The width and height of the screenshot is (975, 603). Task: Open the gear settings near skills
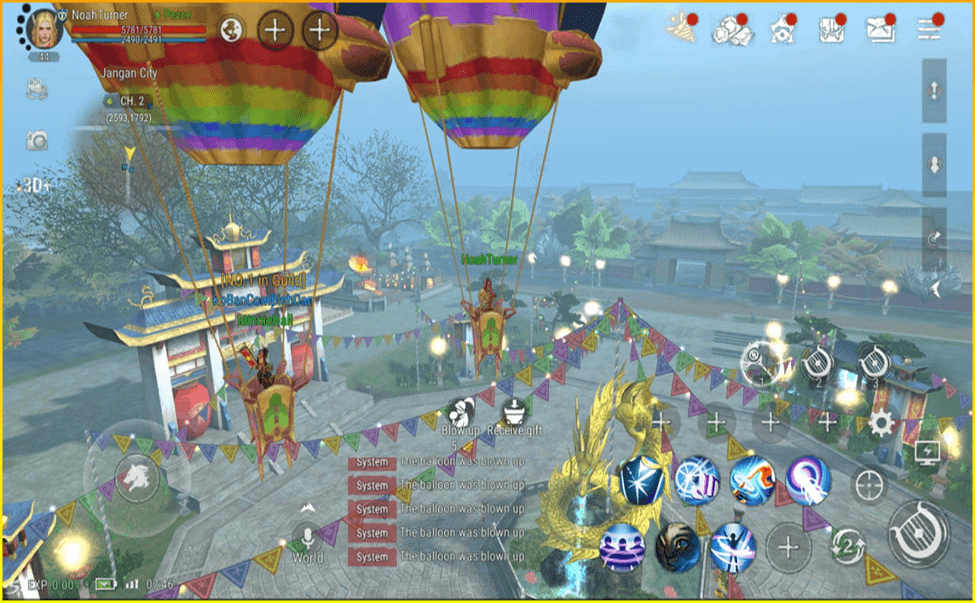[x=881, y=422]
